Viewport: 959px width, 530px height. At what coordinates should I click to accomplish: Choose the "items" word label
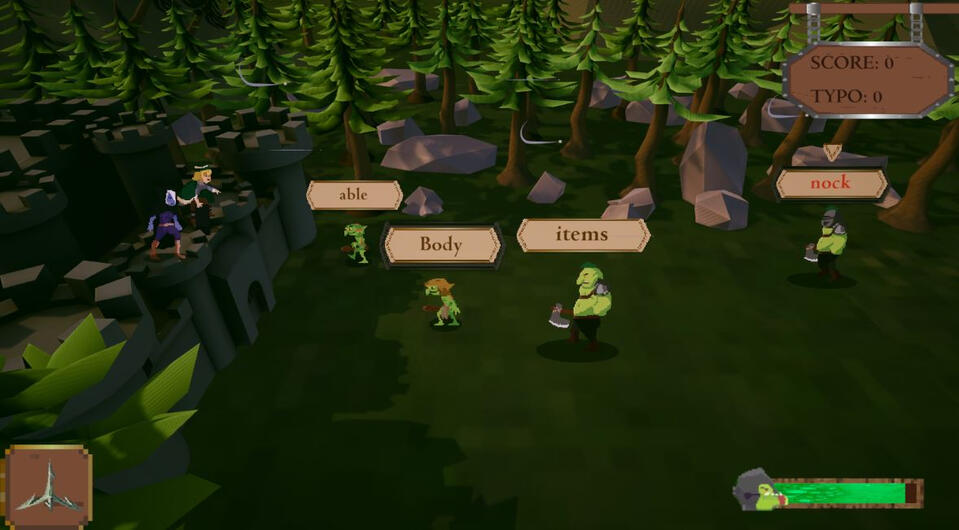pos(583,235)
